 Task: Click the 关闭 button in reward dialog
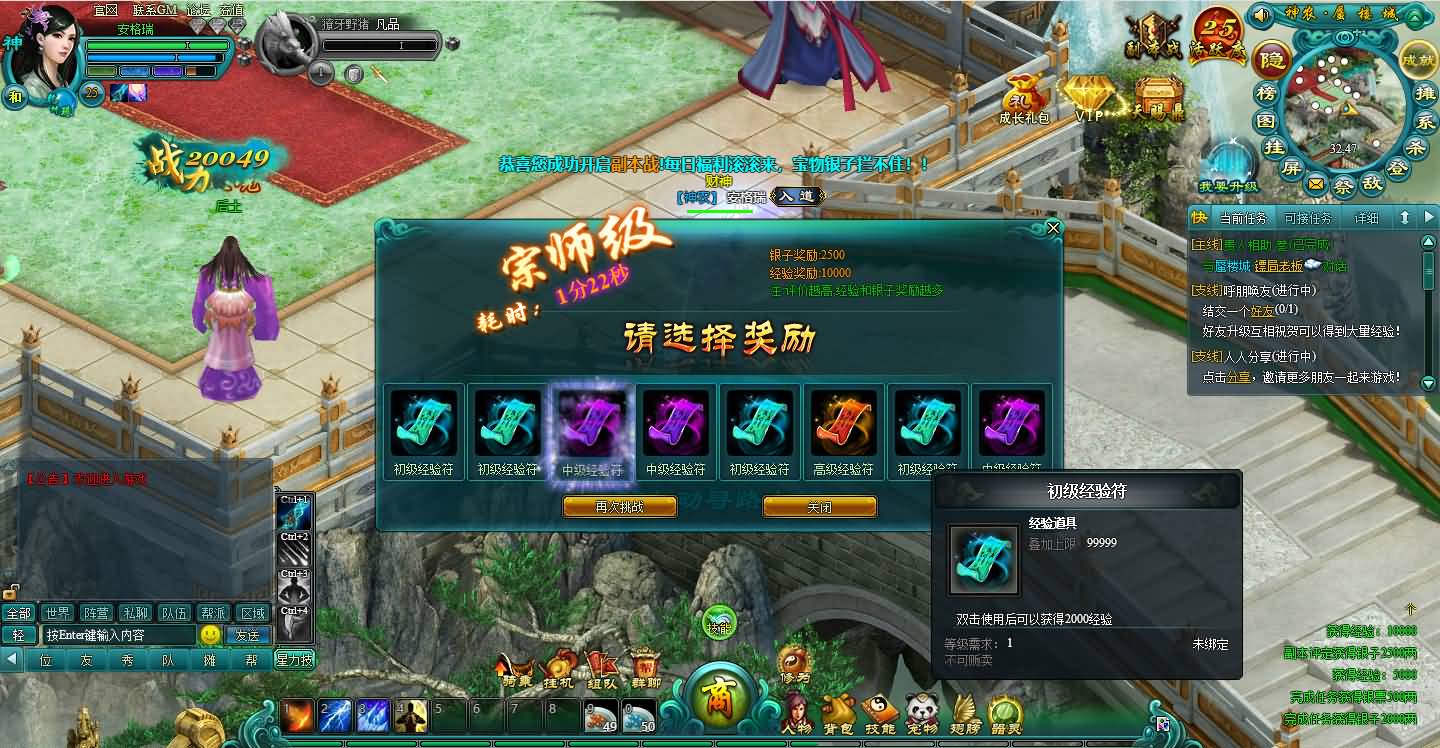coord(819,507)
